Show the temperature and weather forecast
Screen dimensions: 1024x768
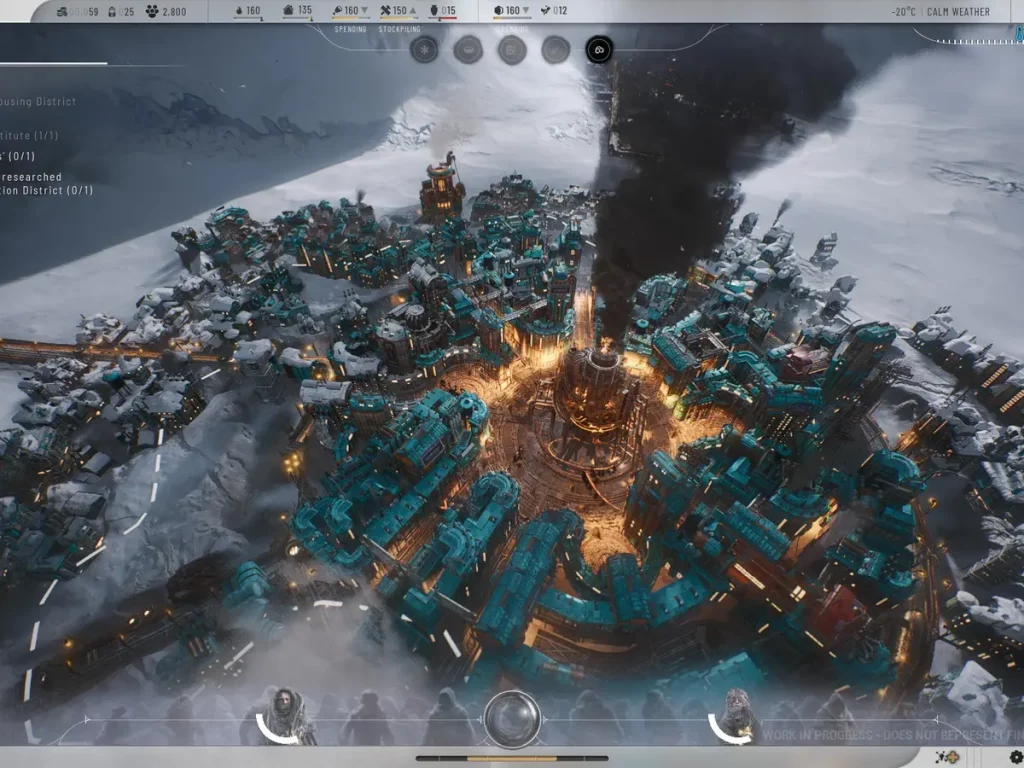(x=941, y=12)
